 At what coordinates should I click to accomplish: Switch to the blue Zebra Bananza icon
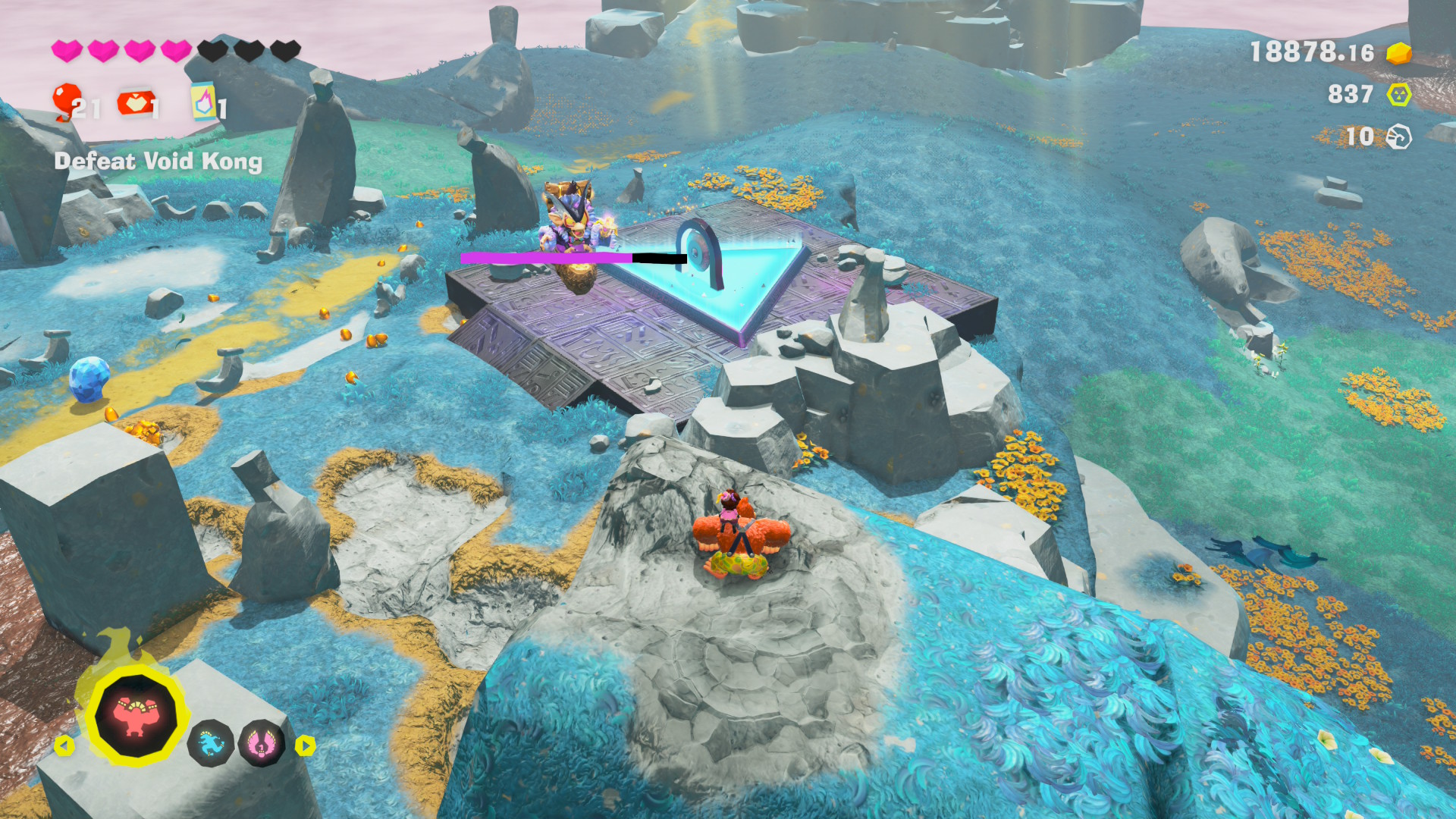click(210, 743)
